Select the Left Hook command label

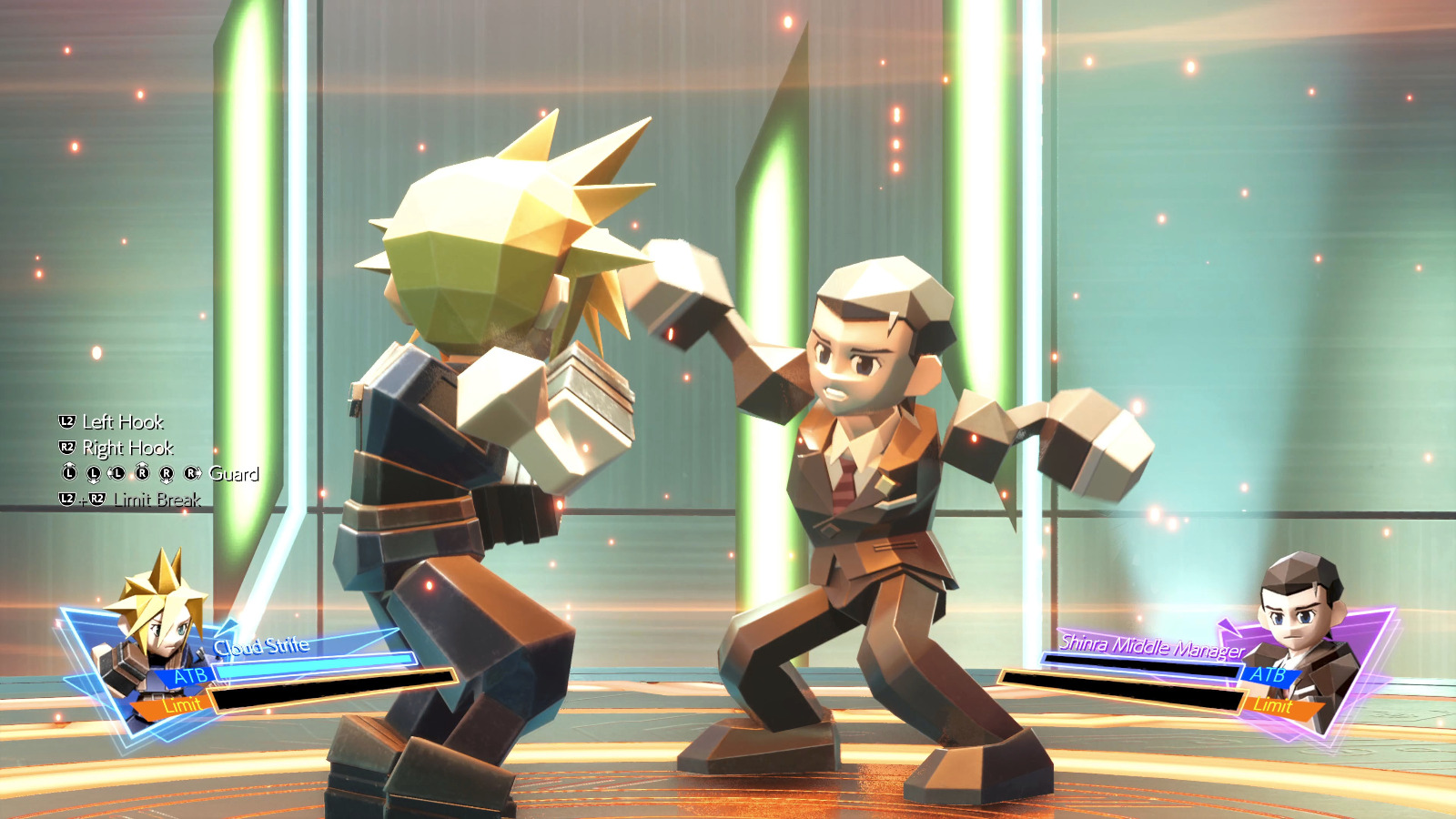[122, 422]
